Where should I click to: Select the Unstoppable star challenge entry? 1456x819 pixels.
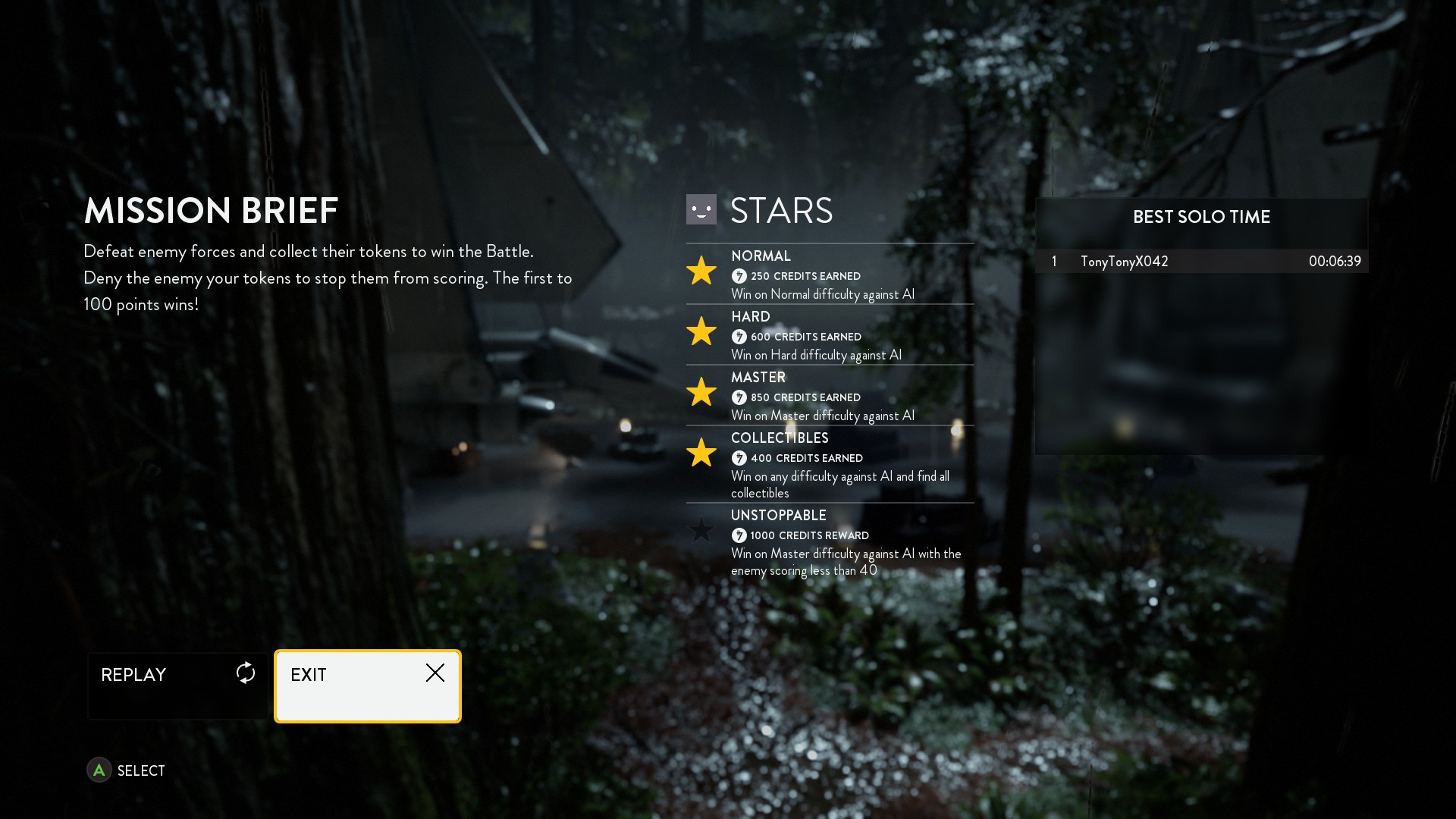click(830, 542)
